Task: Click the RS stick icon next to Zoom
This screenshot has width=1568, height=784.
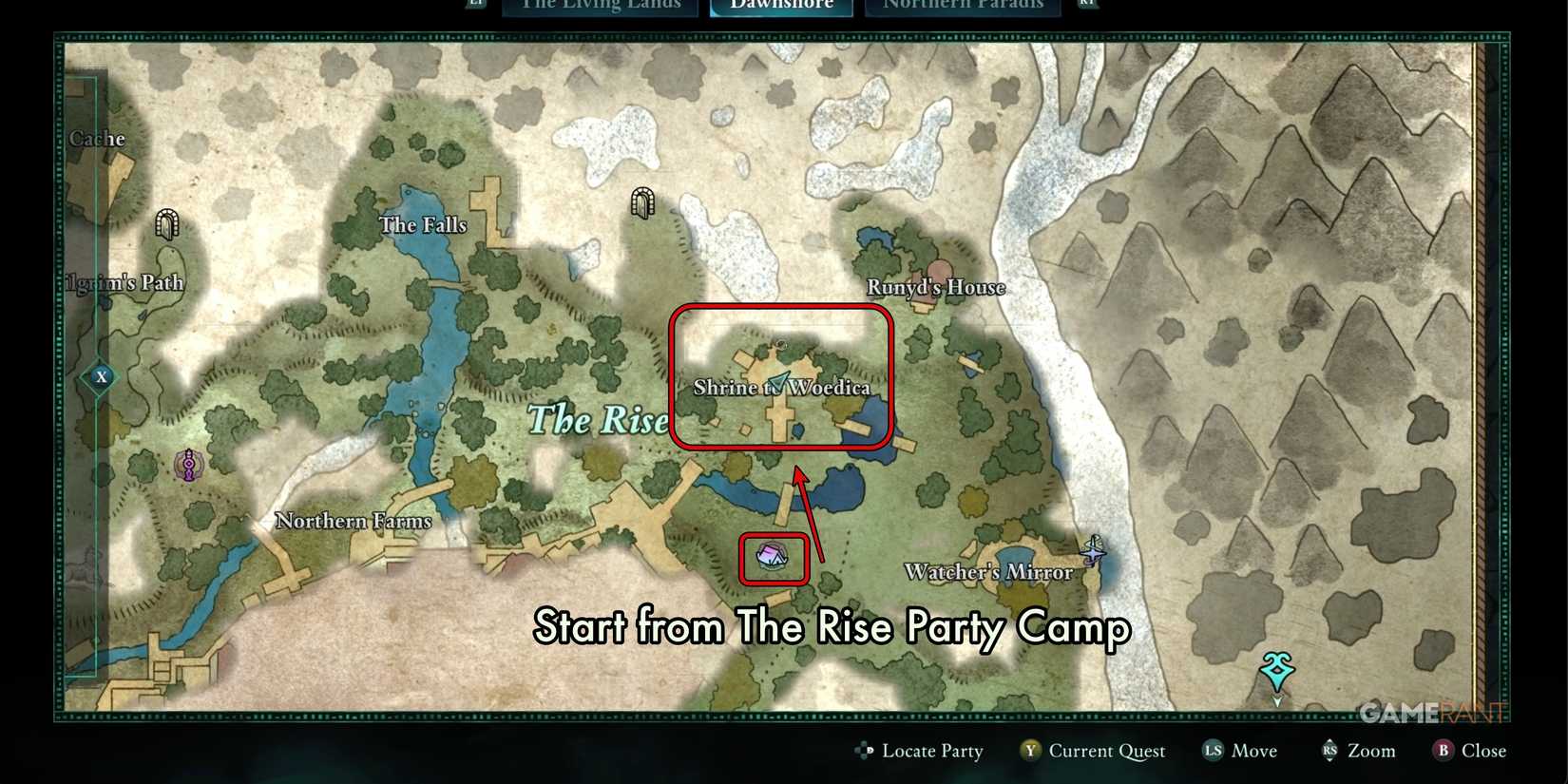Action: pyautogui.click(x=1330, y=751)
